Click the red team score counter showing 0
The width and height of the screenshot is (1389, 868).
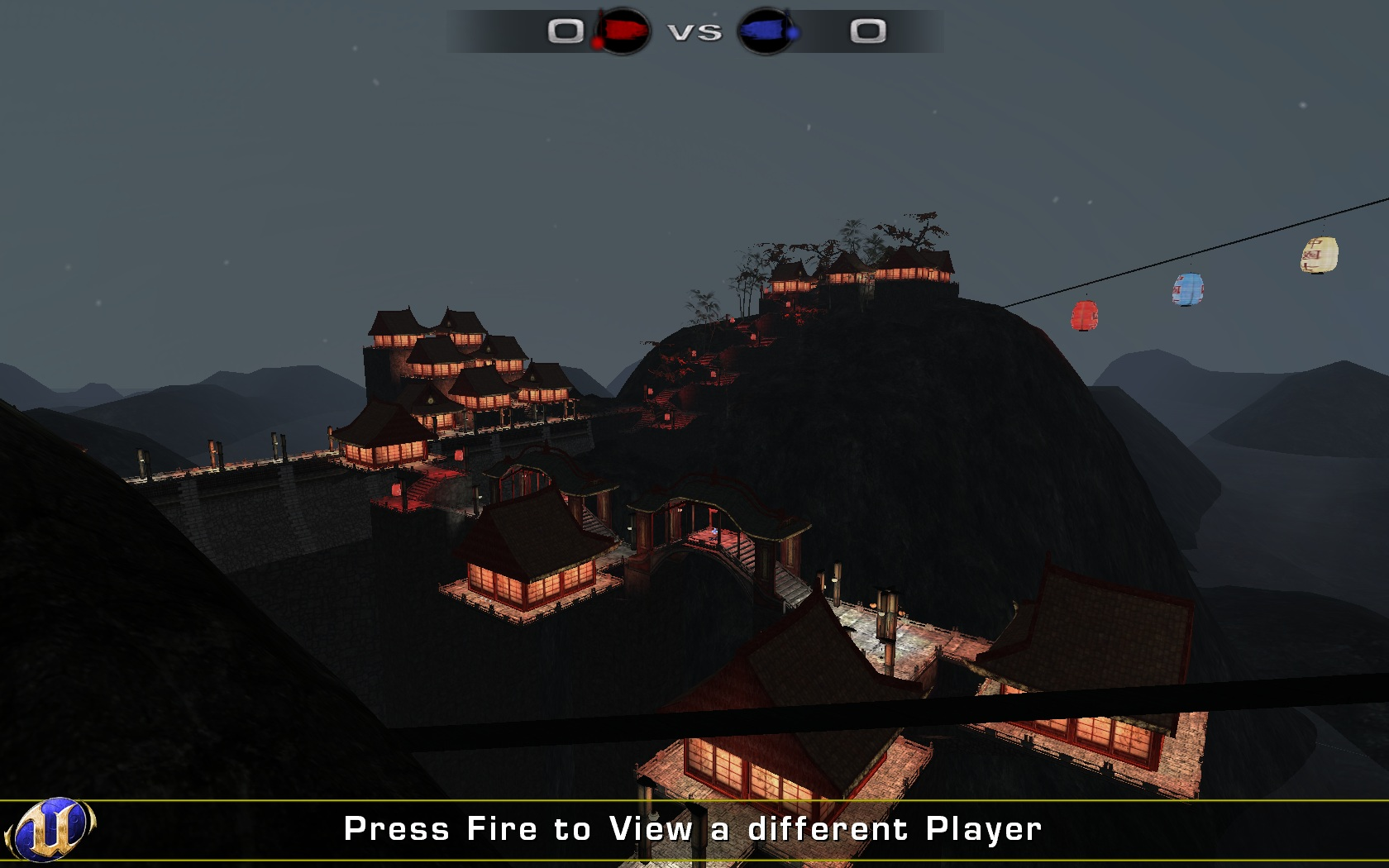pyautogui.click(x=565, y=31)
